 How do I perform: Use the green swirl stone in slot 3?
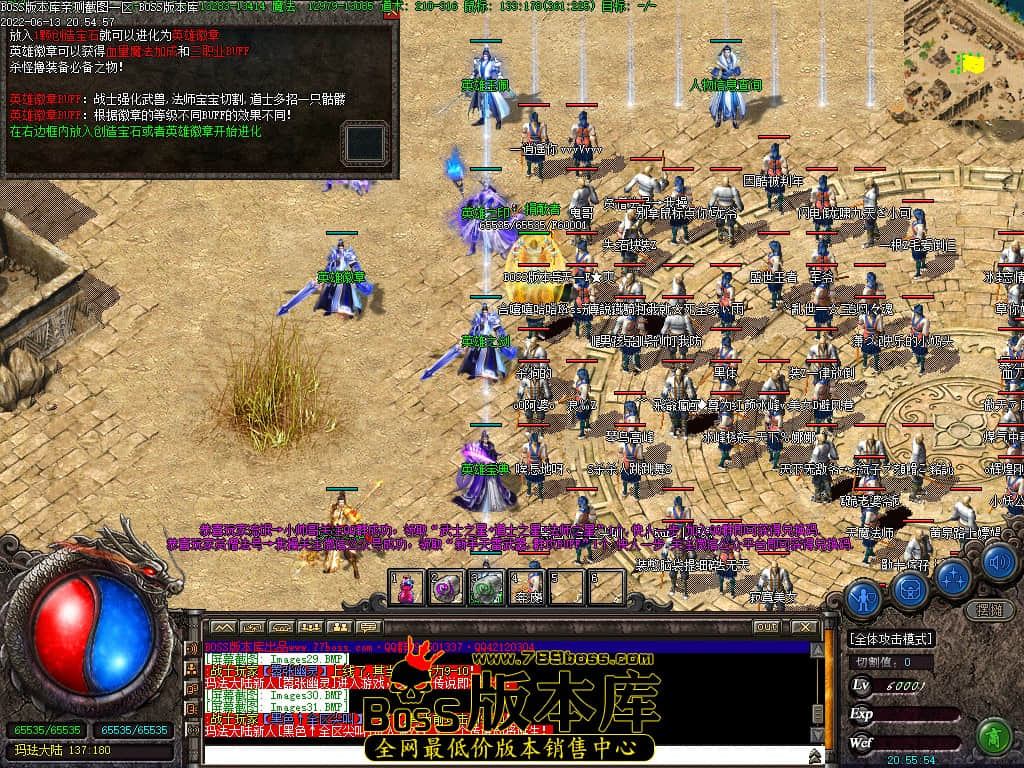486,588
